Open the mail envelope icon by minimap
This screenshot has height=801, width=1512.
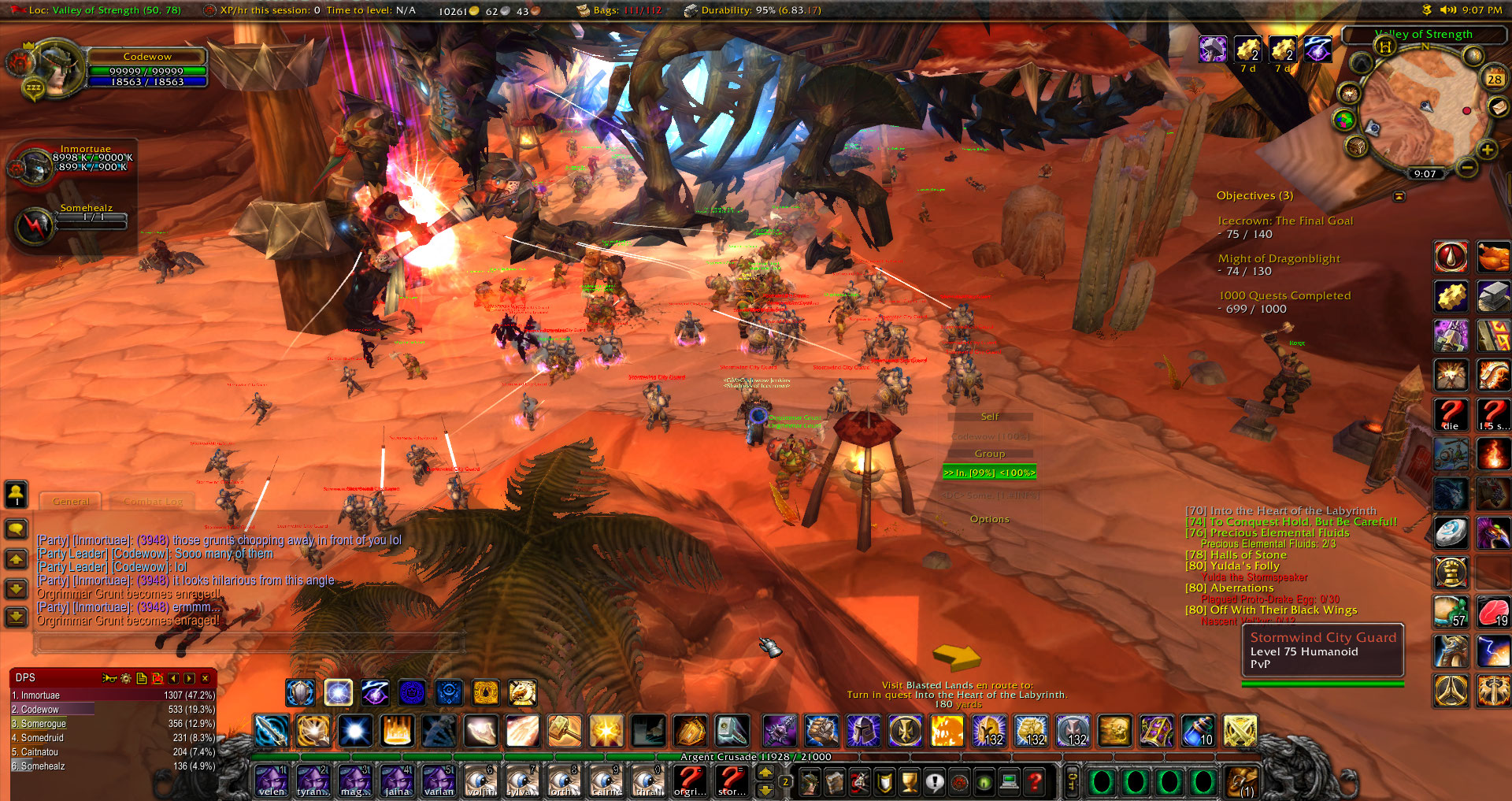point(1499,107)
